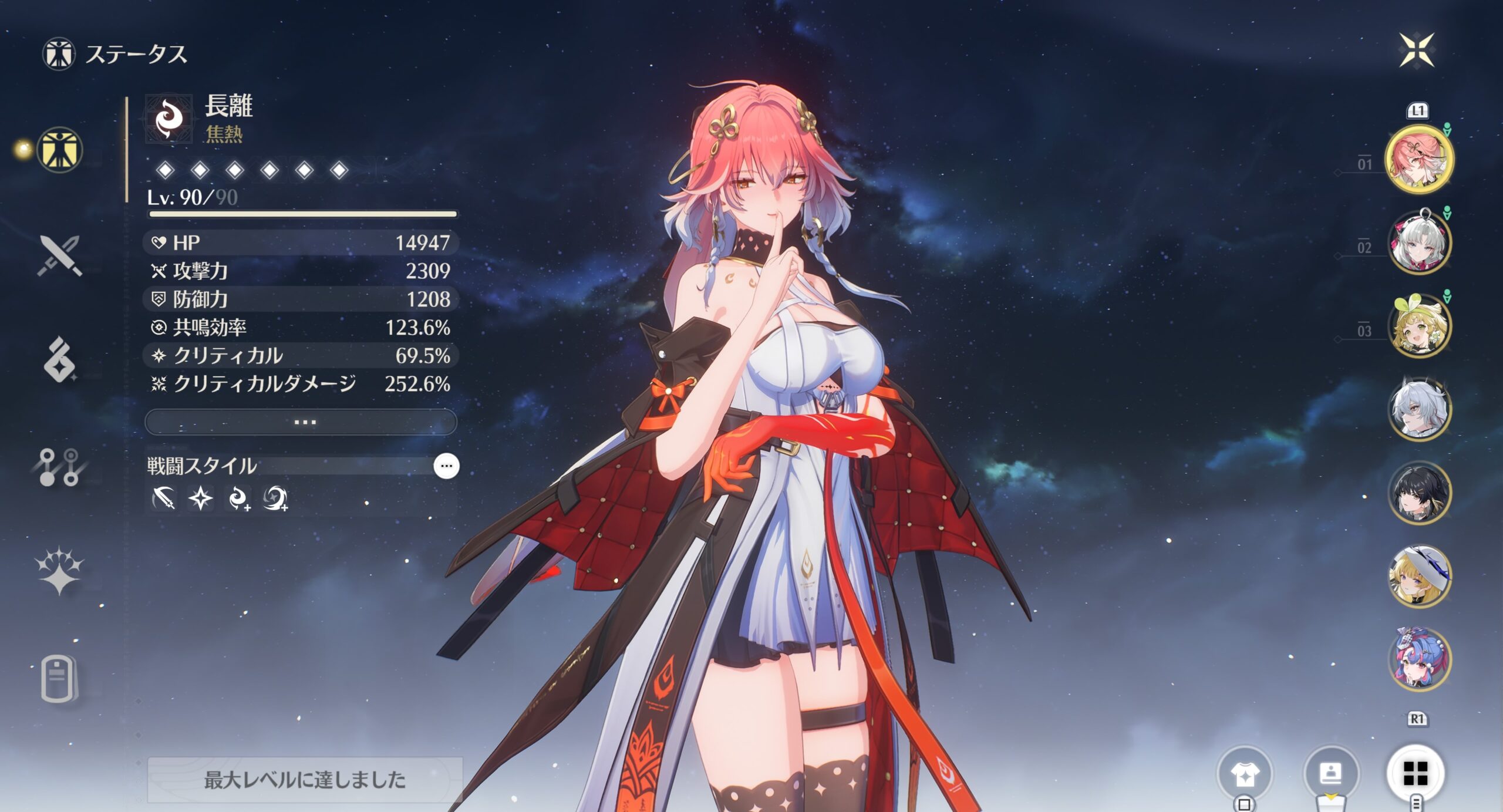Open the character profile tab at bottom
This screenshot has height=812, width=1503.
click(59, 679)
